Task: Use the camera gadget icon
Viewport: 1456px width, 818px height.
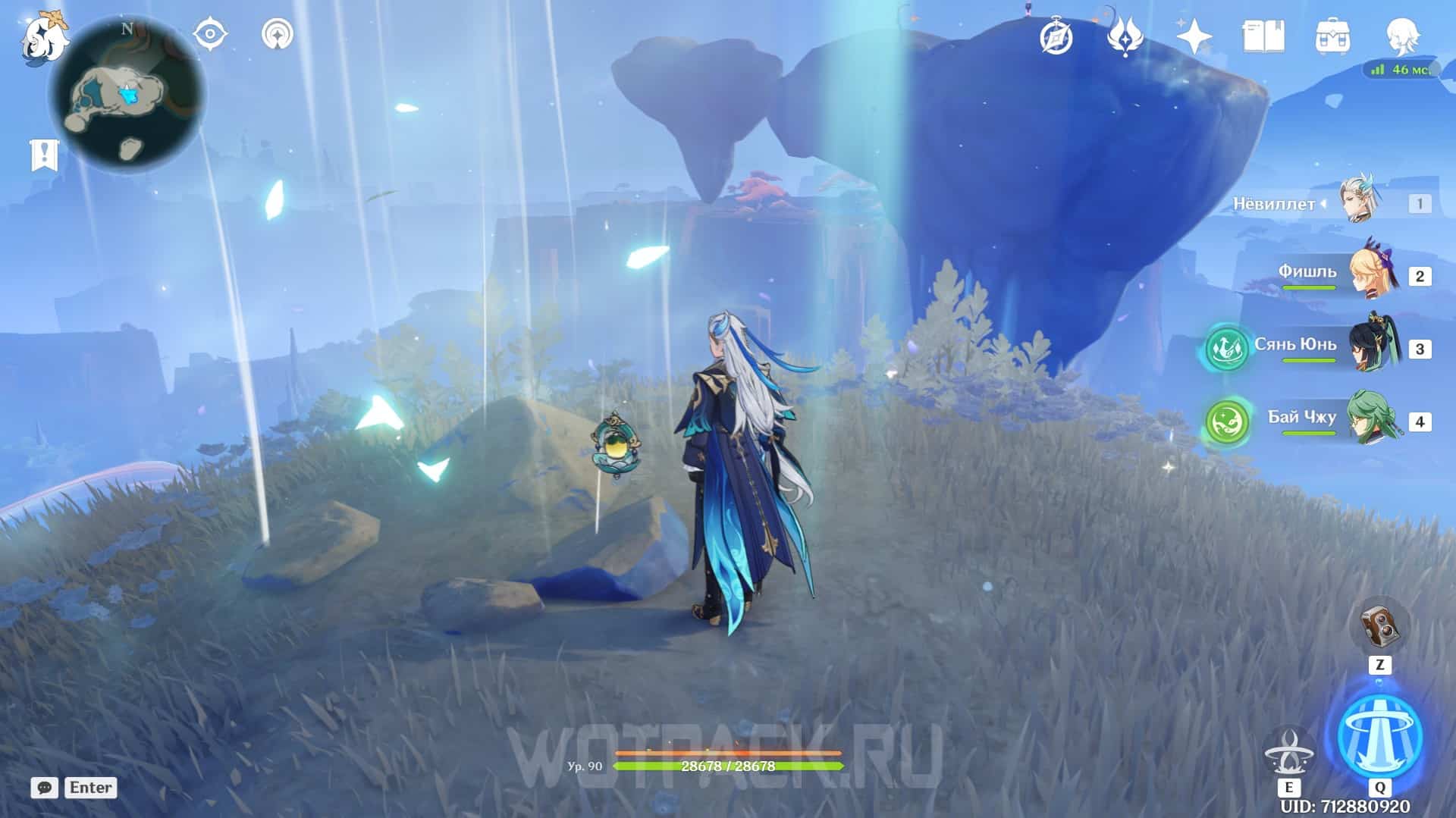Action: coord(1379,626)
